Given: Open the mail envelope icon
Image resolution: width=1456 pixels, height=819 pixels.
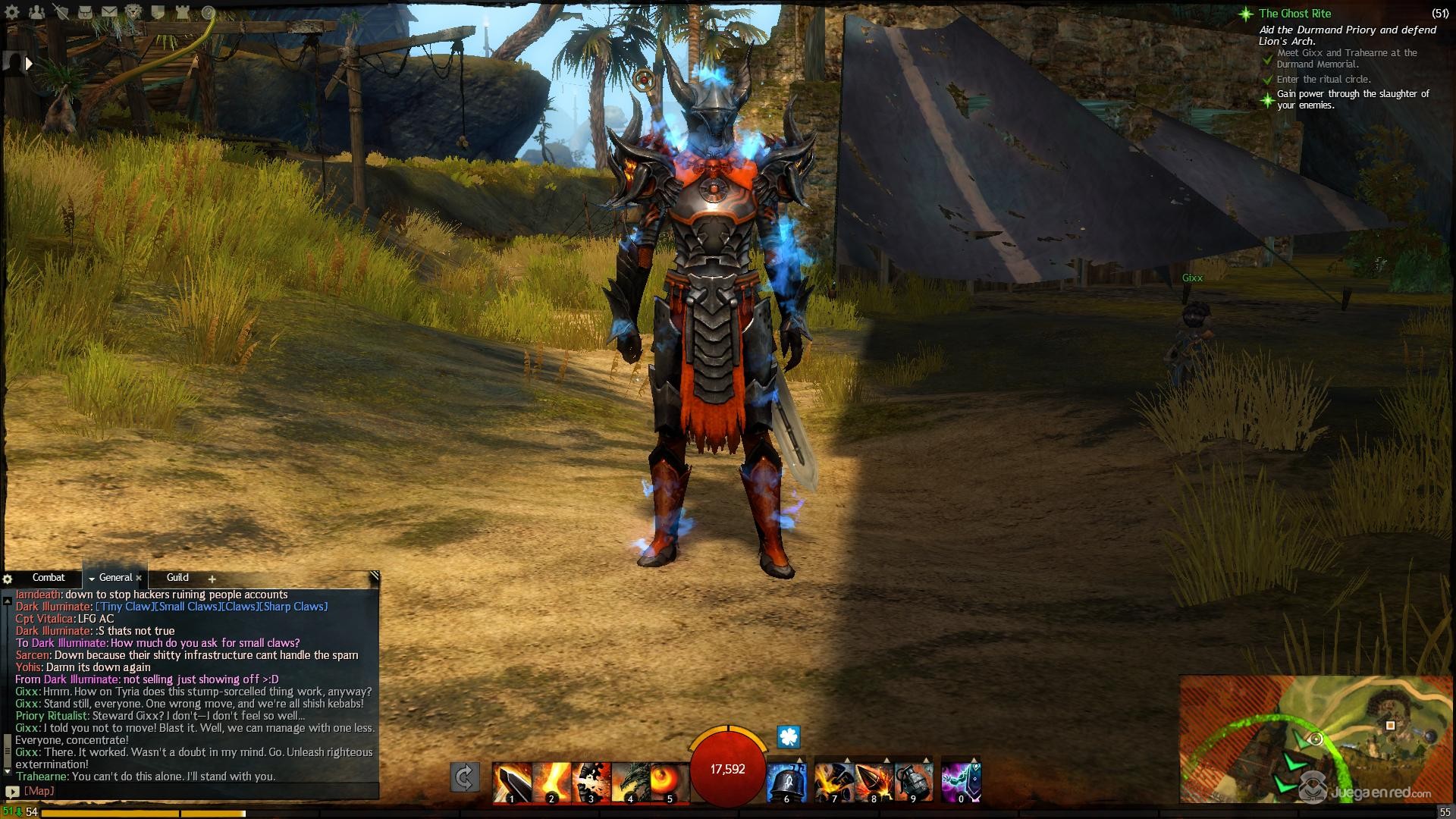Looking at the screenshot, I should tap(109, 12).
